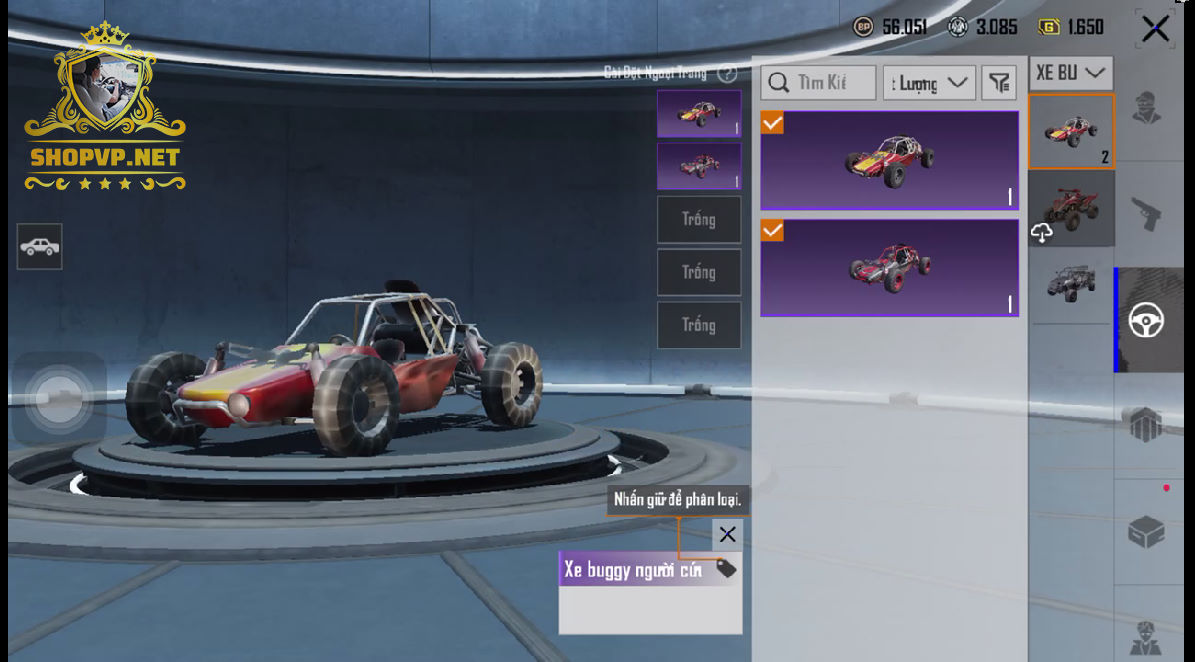1195x662 pixels.
Task: Close the vehicle inventory screen
Action: tap(1155, 29)
